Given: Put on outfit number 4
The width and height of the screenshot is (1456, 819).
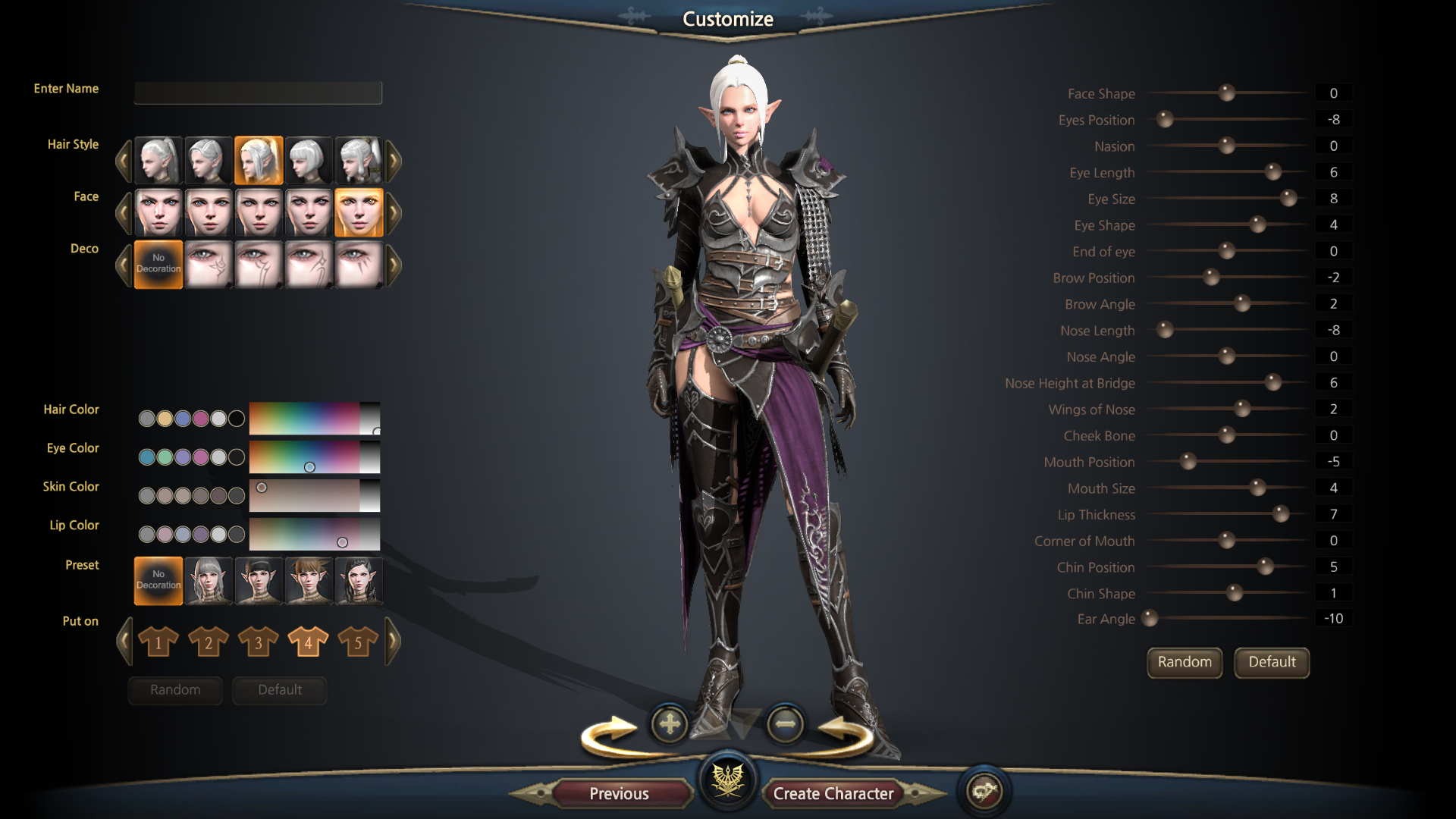Looking at the screenshot, I should click(x=308, y=642).
